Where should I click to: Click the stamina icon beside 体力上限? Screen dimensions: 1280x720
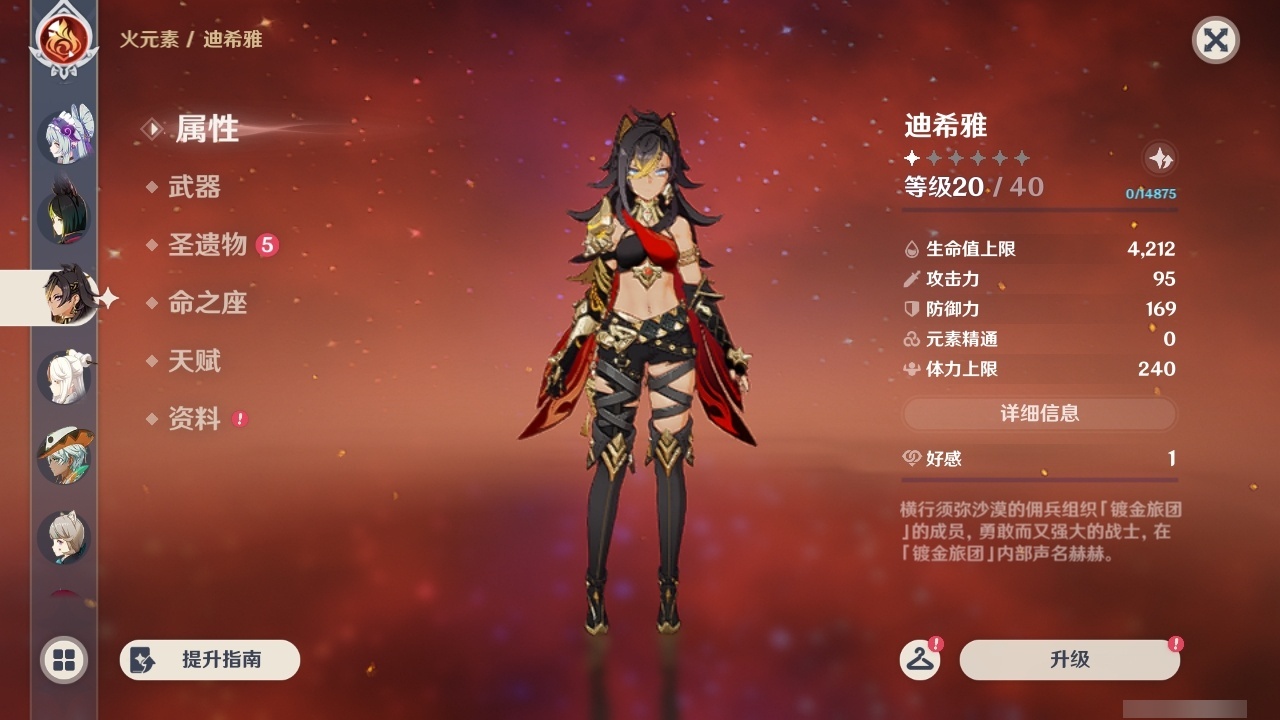coord(912,369)
